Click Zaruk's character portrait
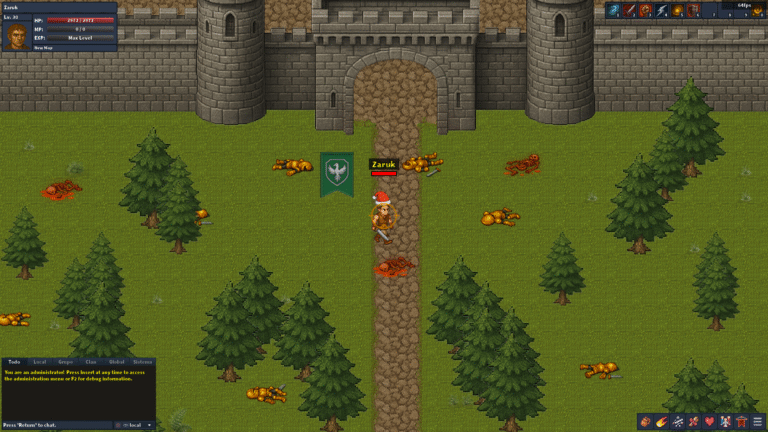 tap(17, 35)
